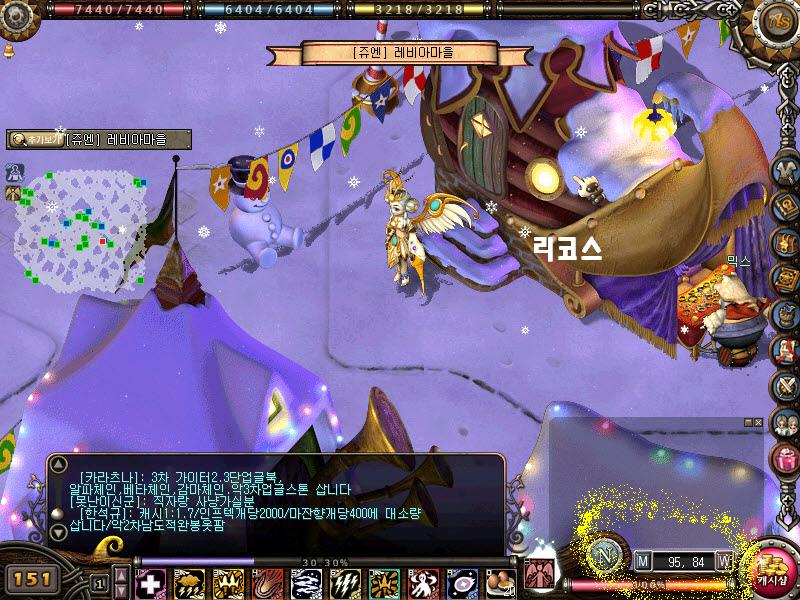Toggle the player silhouette minimap filter
The width and height of the screenshot is (800, 600).
pyautogui.click(x=15, y=170)
